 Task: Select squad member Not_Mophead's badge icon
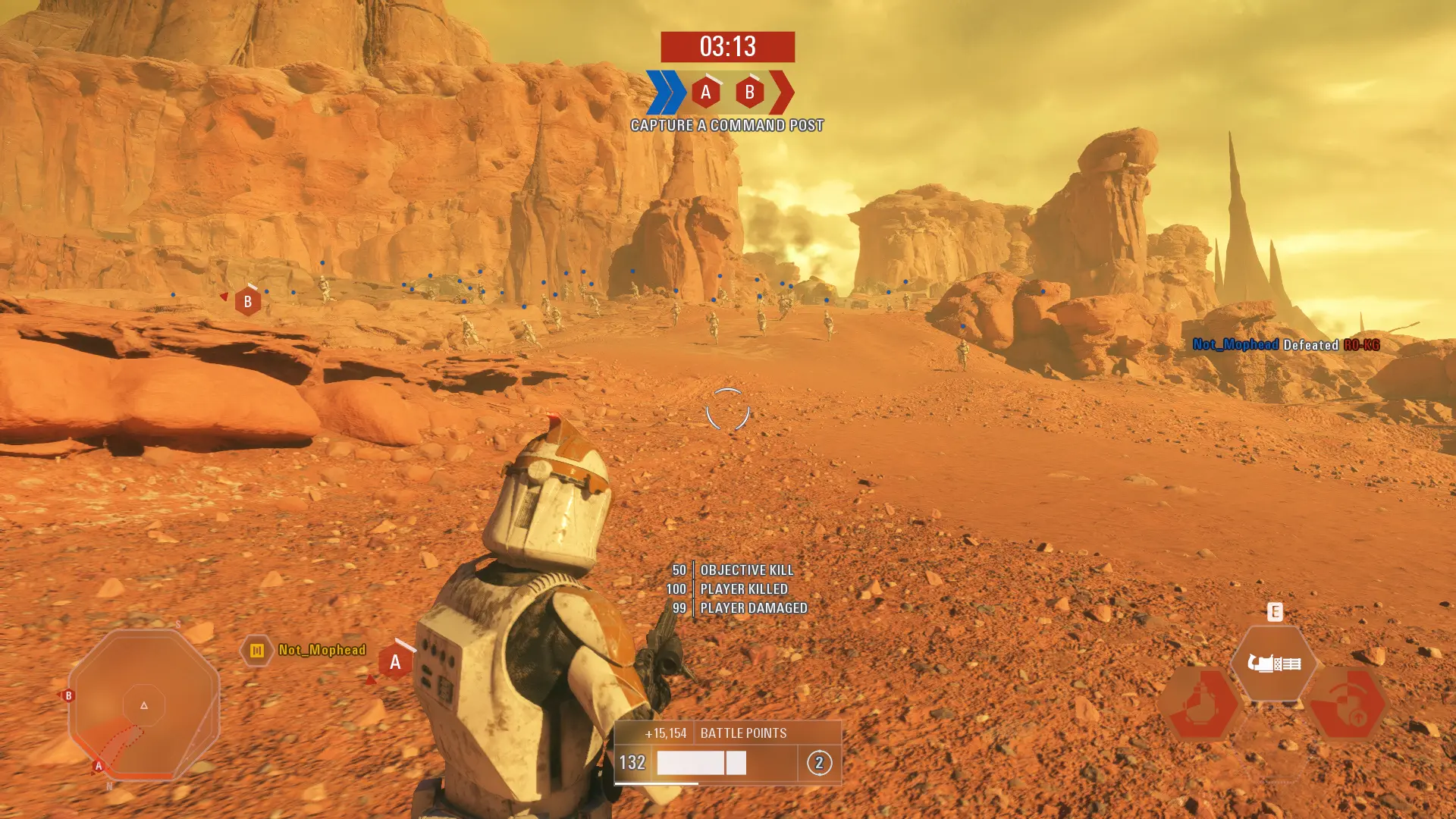click(x=257, y=651)
